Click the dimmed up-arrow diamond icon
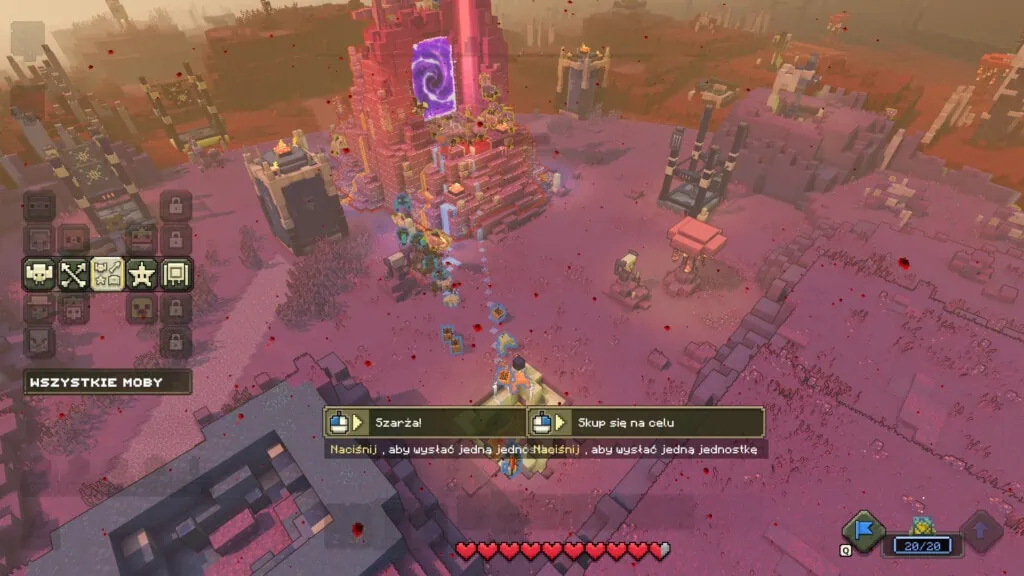The height and width of the screenshot is (576, 1024). click(981, 532)
